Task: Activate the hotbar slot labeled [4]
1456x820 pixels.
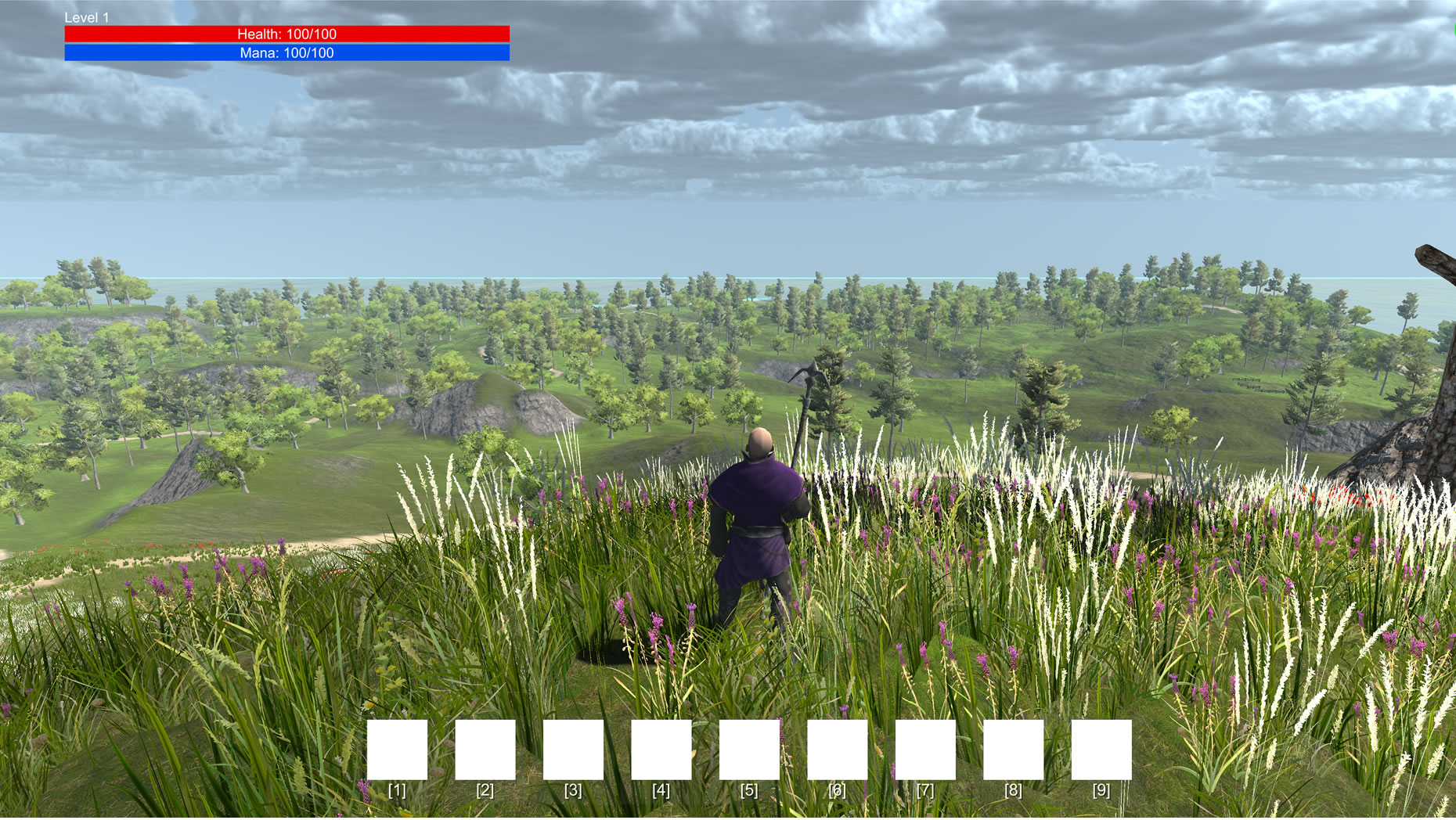Action: tap(661, 750)
